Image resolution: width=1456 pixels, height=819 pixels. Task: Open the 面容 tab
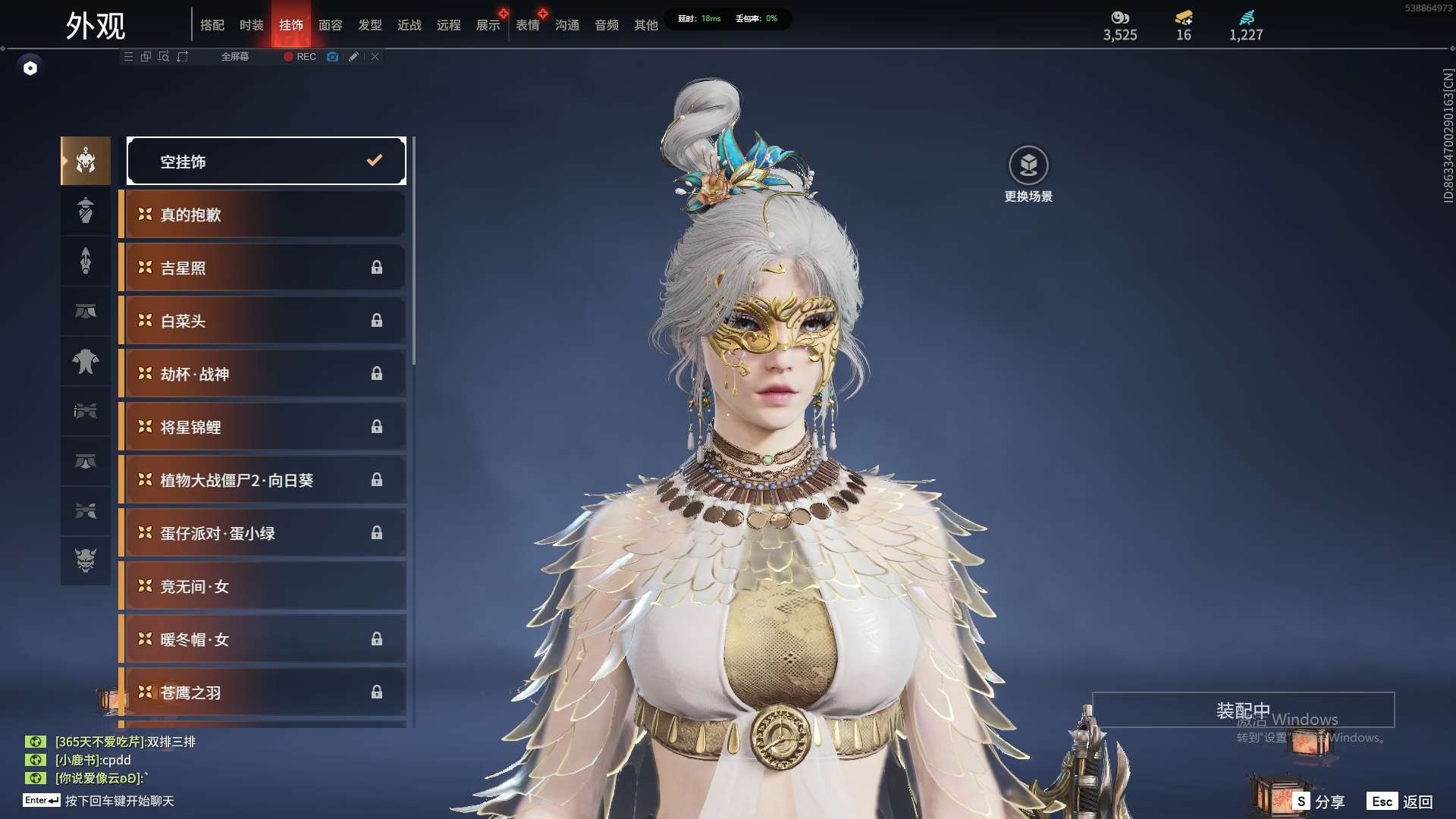pyautogui.click(x=330, y=25)
